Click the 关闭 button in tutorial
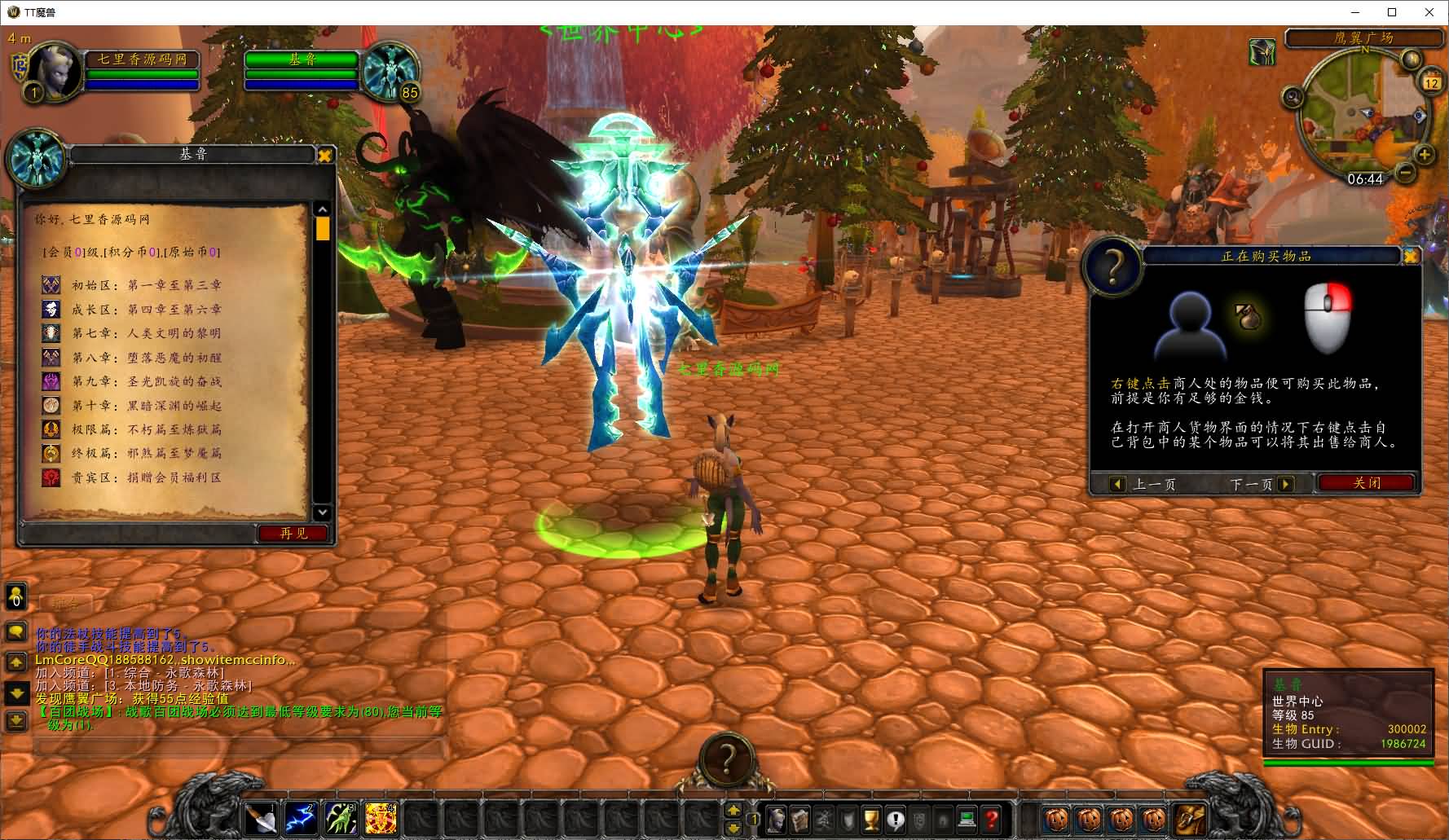The image size is (1449, 840). pyautogui.click(x=1367, y=482)
